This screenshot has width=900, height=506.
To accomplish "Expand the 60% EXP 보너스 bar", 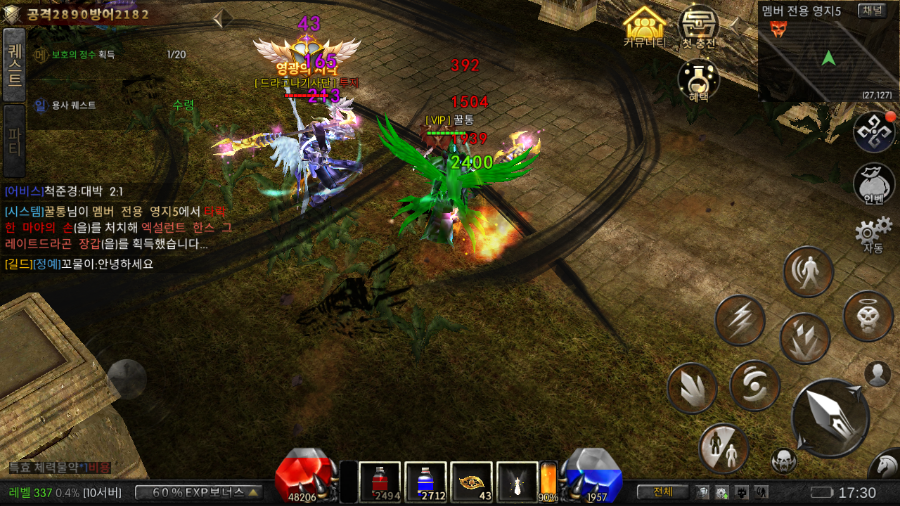I will pos(199,492).
